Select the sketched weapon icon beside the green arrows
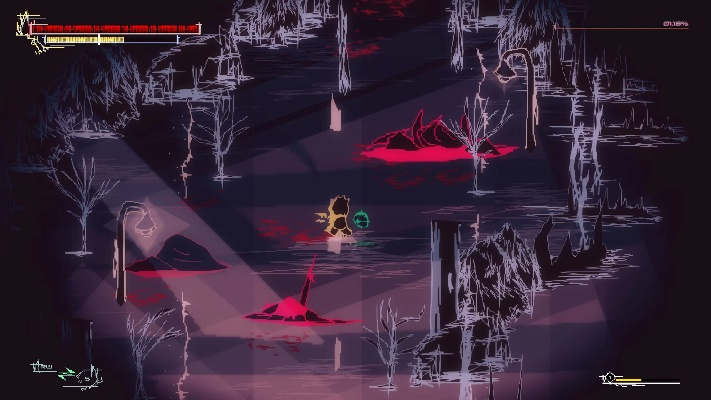This screenshot has height=400, width=711. 88,377
